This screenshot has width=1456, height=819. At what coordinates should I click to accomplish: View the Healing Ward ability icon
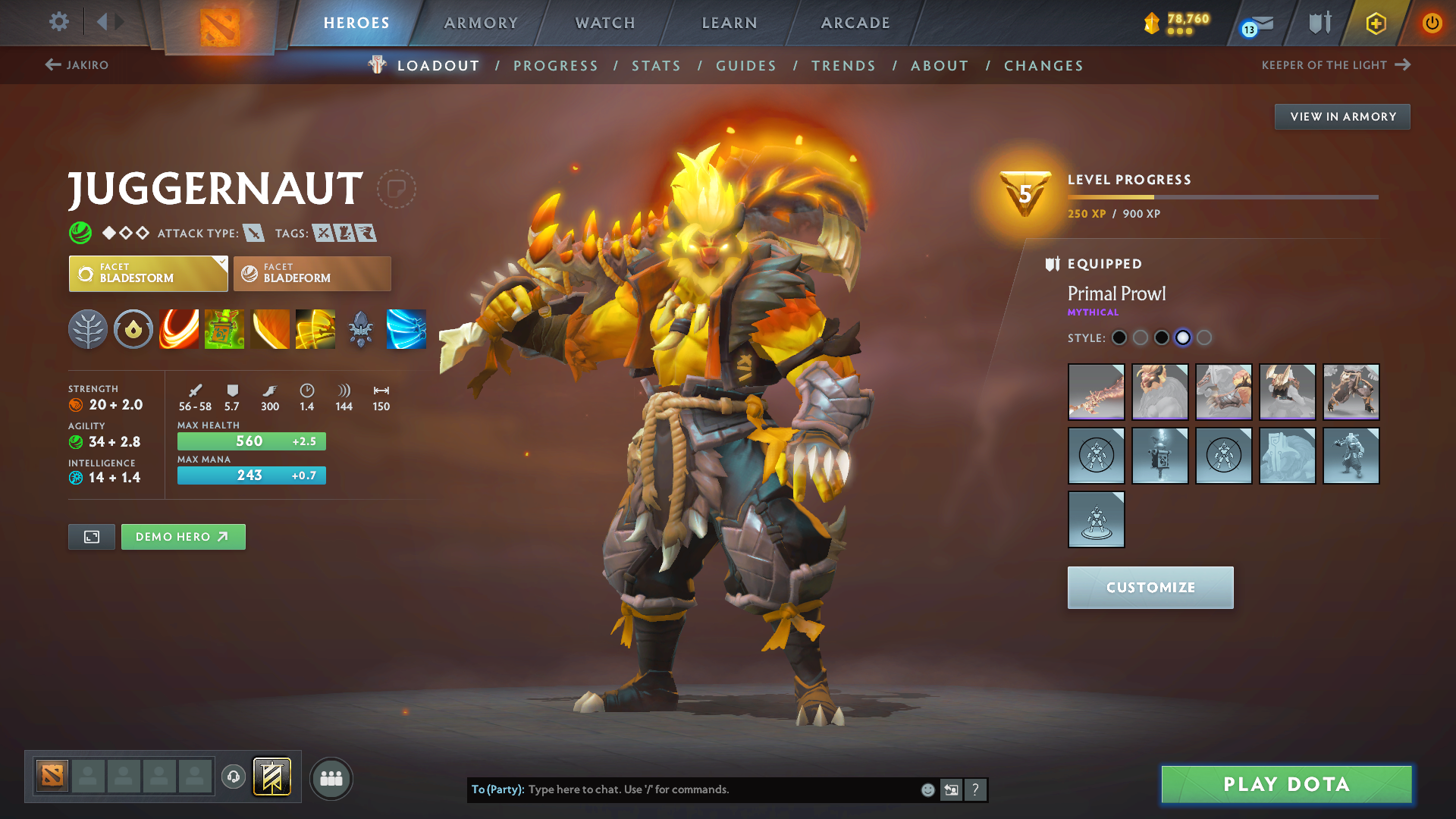pyautogui.click(x=224, y=329)
